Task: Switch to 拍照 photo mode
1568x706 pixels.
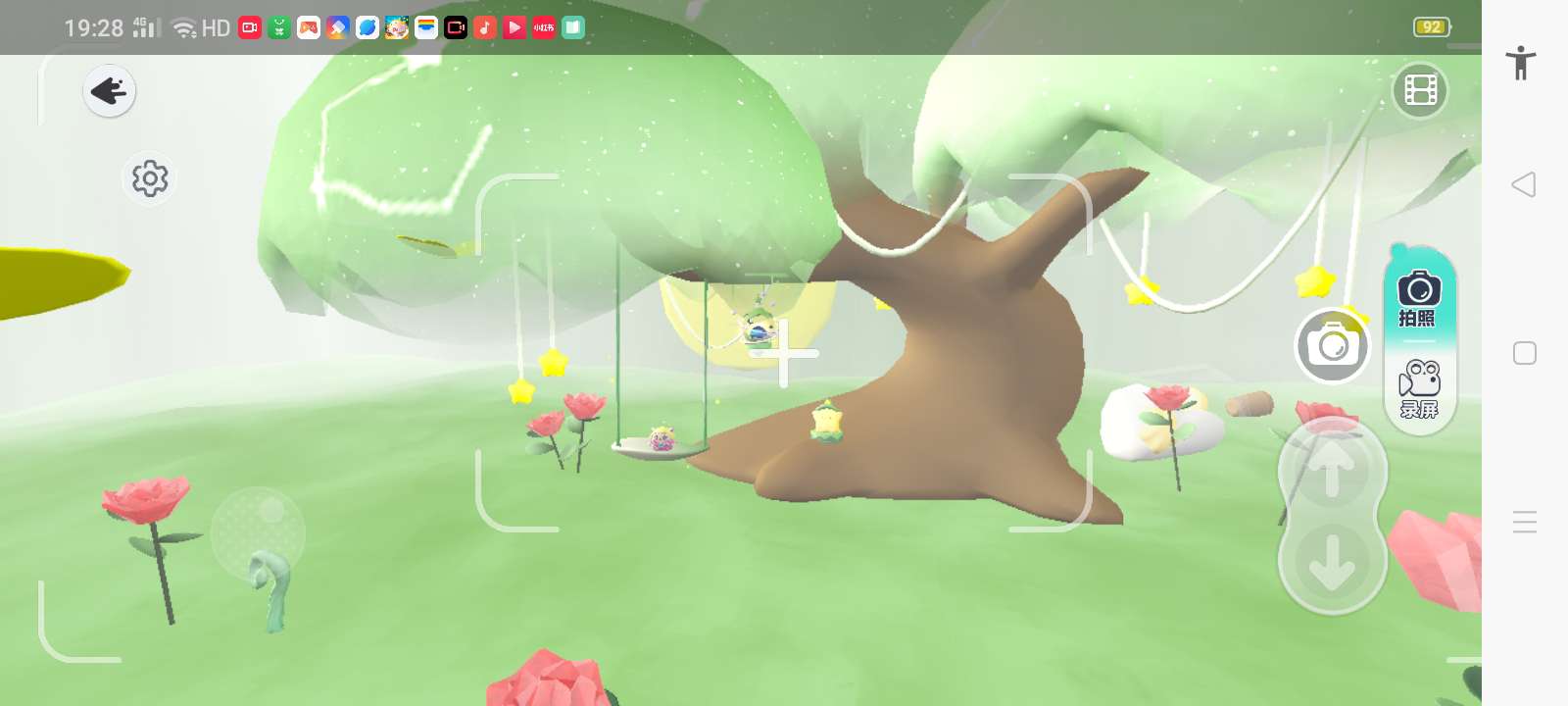Action: coord(1418,299)
